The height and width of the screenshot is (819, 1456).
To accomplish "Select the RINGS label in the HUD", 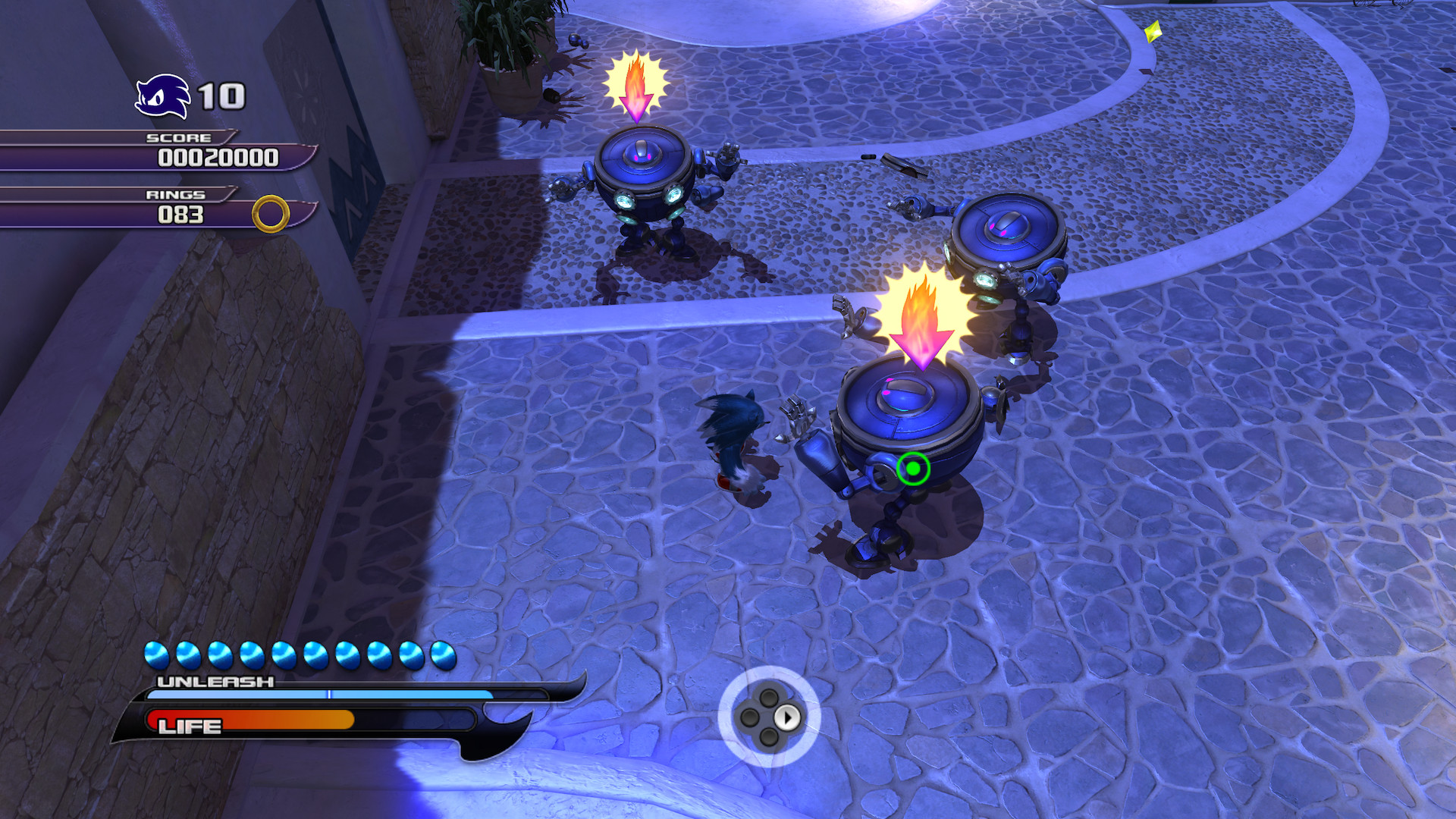I will coord(176,195).
